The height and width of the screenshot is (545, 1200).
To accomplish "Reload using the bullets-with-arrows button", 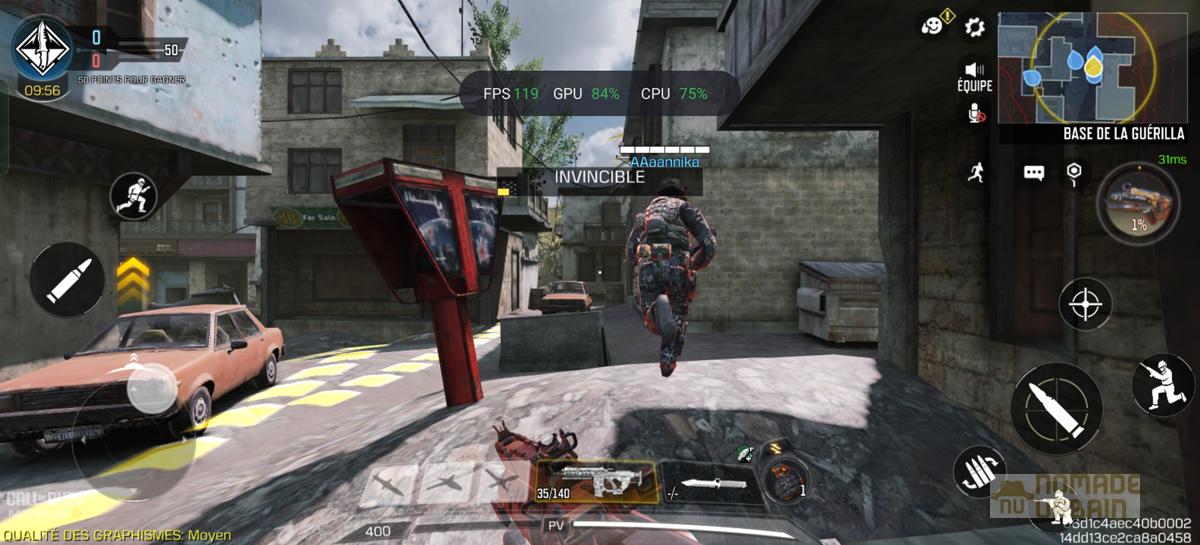I will coord(979,471).
